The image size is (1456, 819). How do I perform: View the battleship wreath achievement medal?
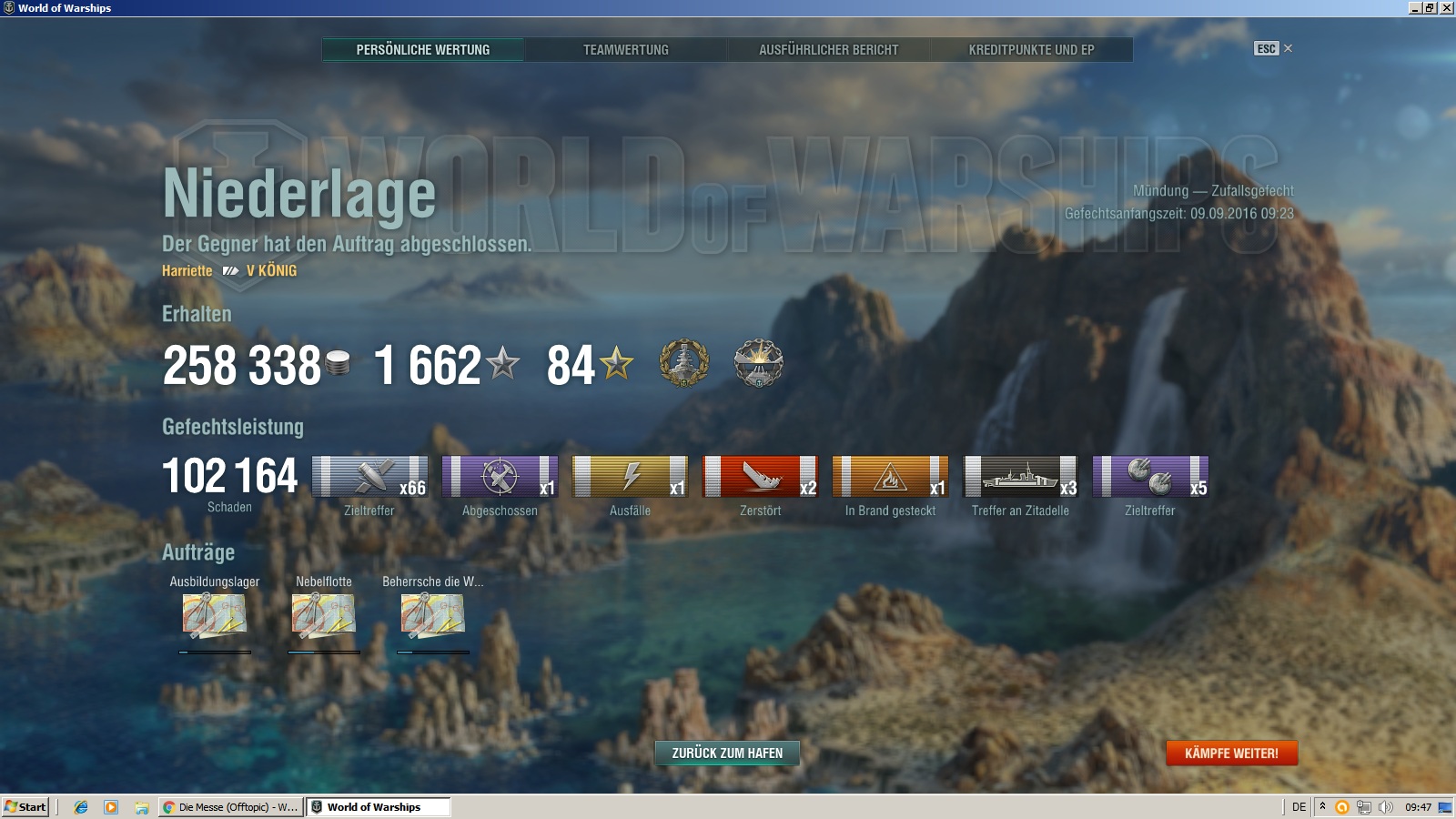pyautogui.click(x=683, y=363)
